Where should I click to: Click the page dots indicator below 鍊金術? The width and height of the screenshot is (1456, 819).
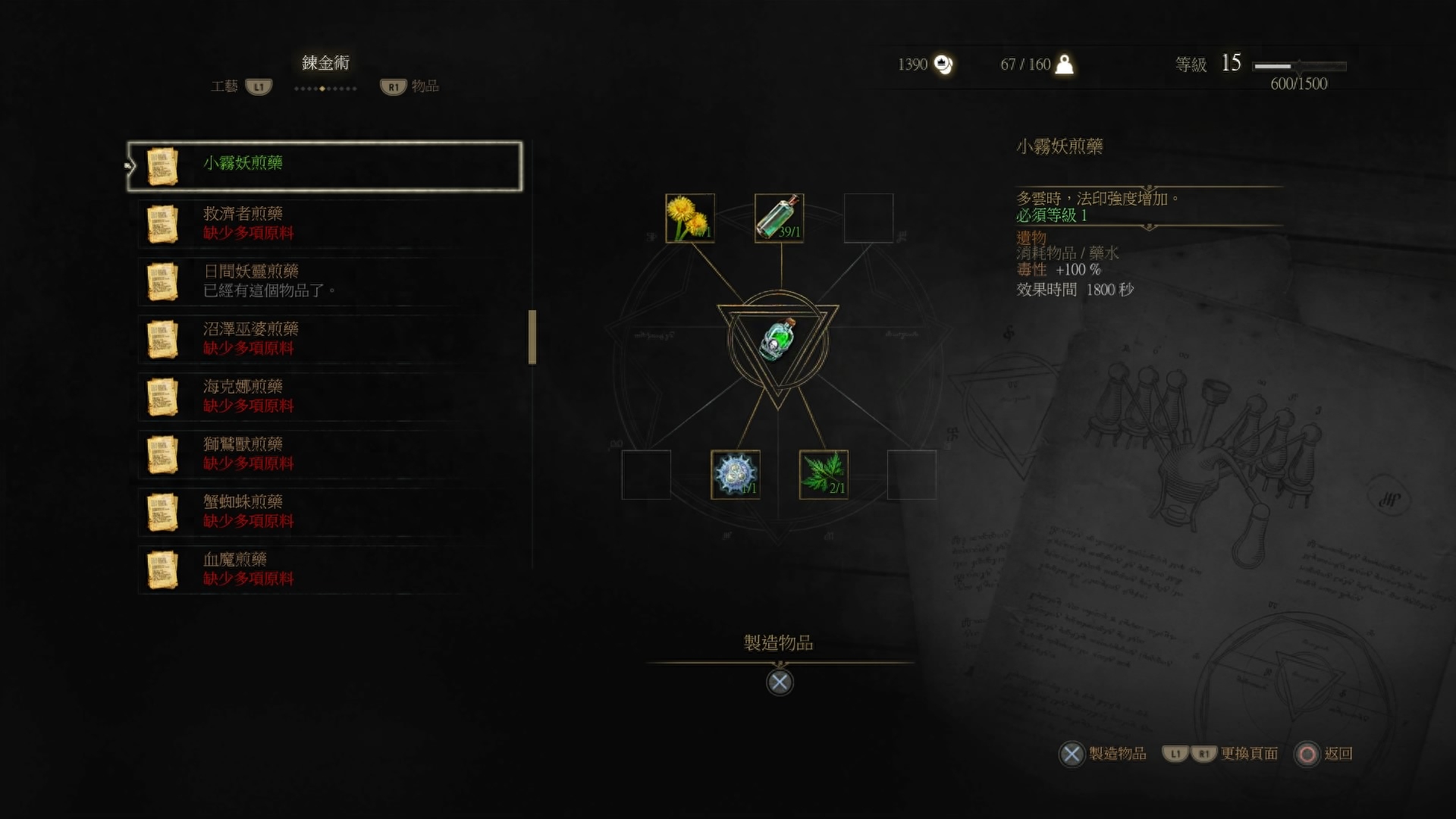325,88
